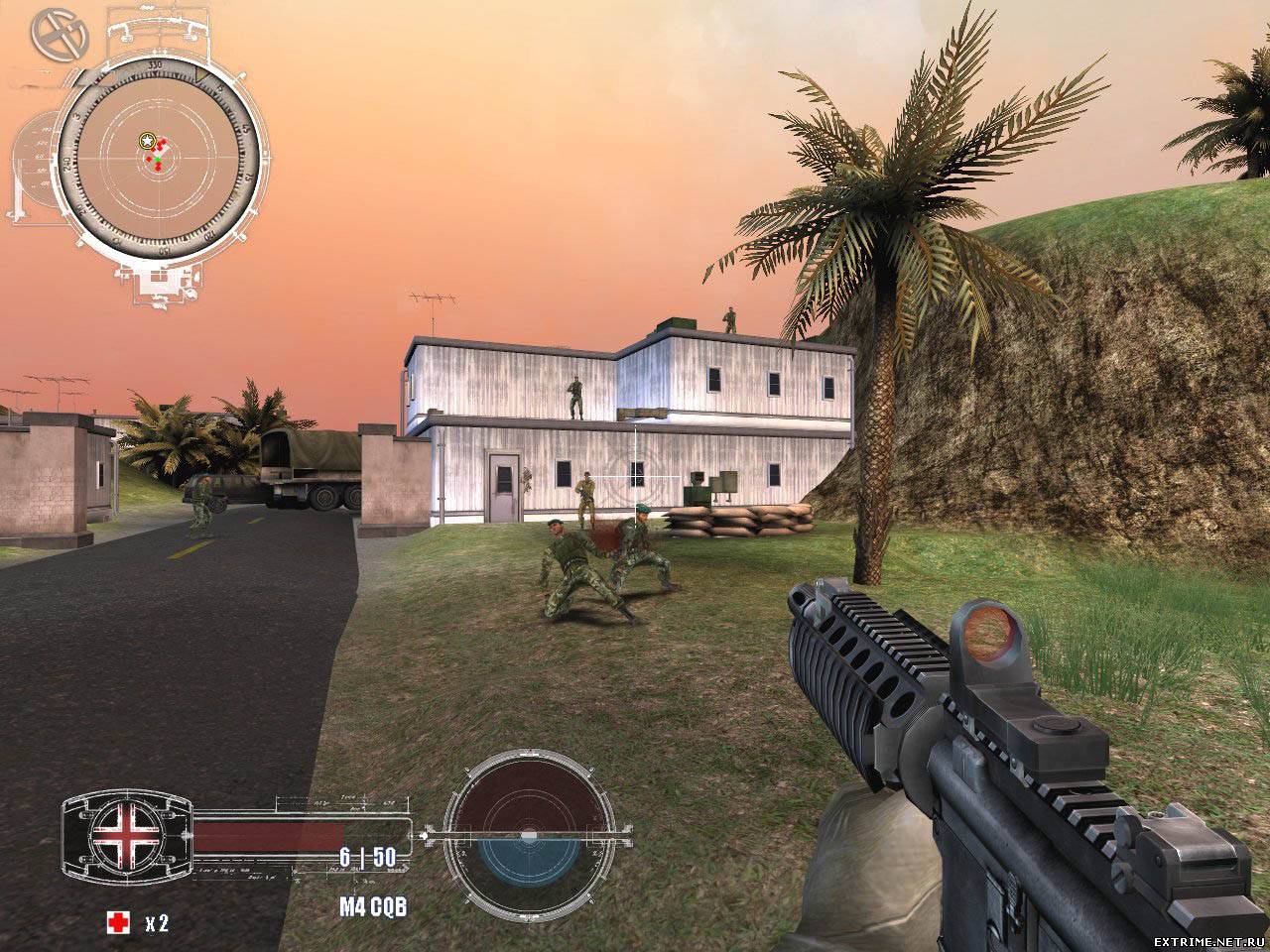Select the M4 CQB weapon label
The width and height of the screenshot is (1270, 952).
tap(373, 906)
